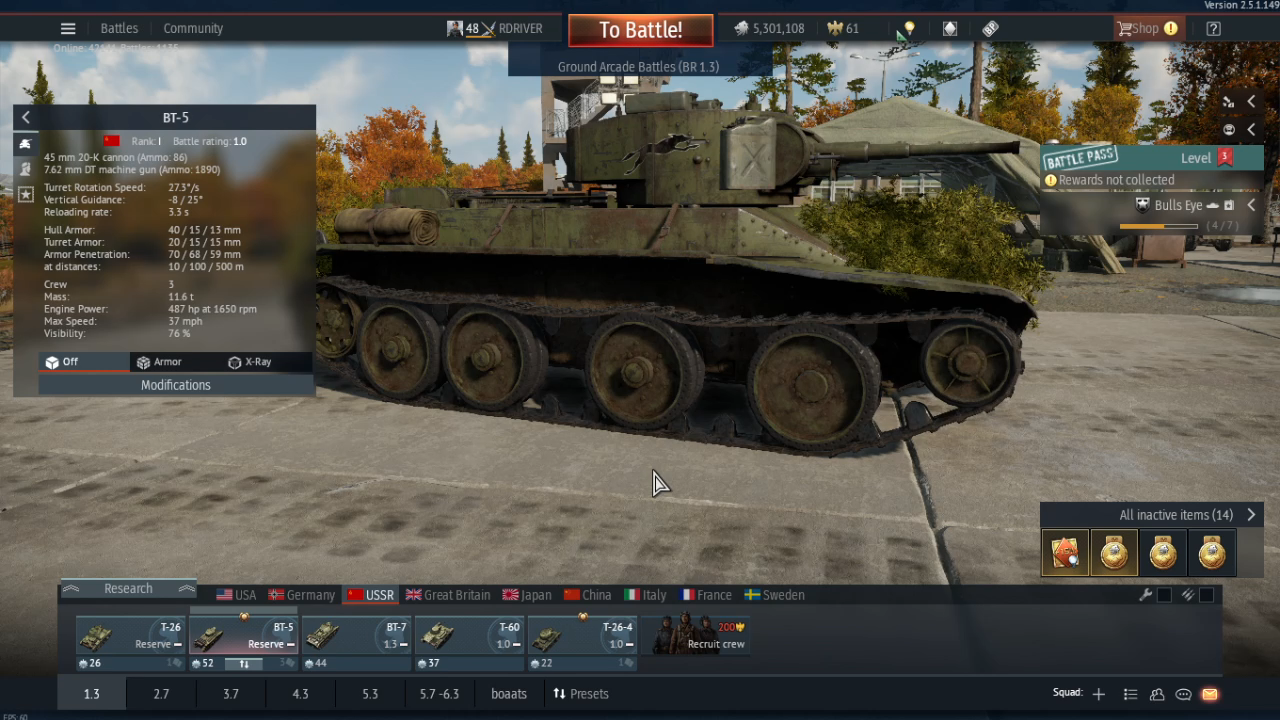Click the To Battle! button
1280x720 pixels.
(x=640, y=30)
